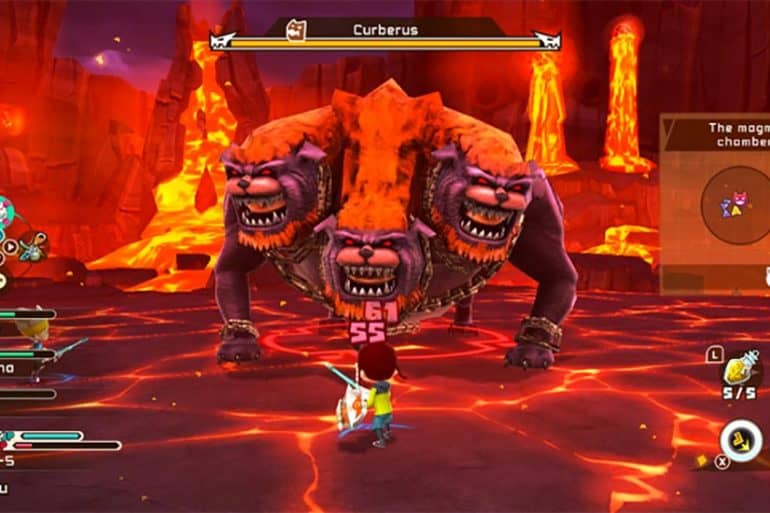This screenshot has width=770, height=513.
Task: Click the Curberus boss portrait icon
Action: (297, 29)
